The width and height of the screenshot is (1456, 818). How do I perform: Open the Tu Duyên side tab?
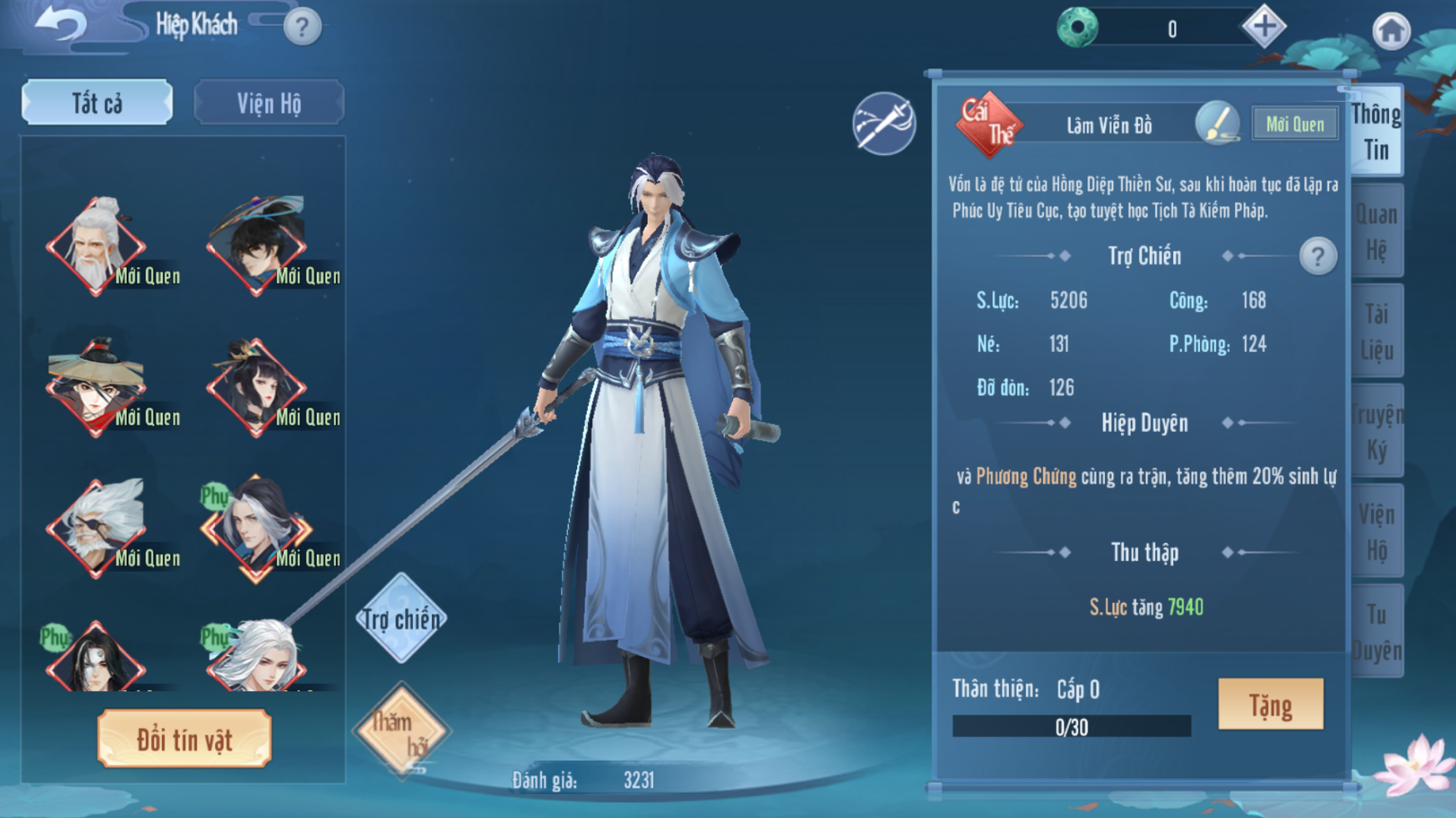click(1377, 632)
